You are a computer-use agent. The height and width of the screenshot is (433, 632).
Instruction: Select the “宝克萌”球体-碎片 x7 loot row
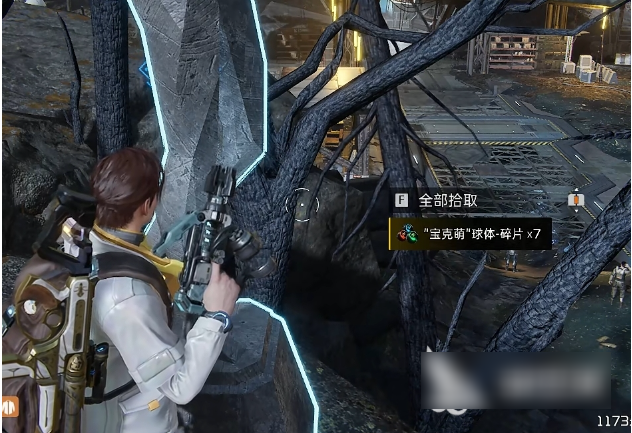click(470, 235)
